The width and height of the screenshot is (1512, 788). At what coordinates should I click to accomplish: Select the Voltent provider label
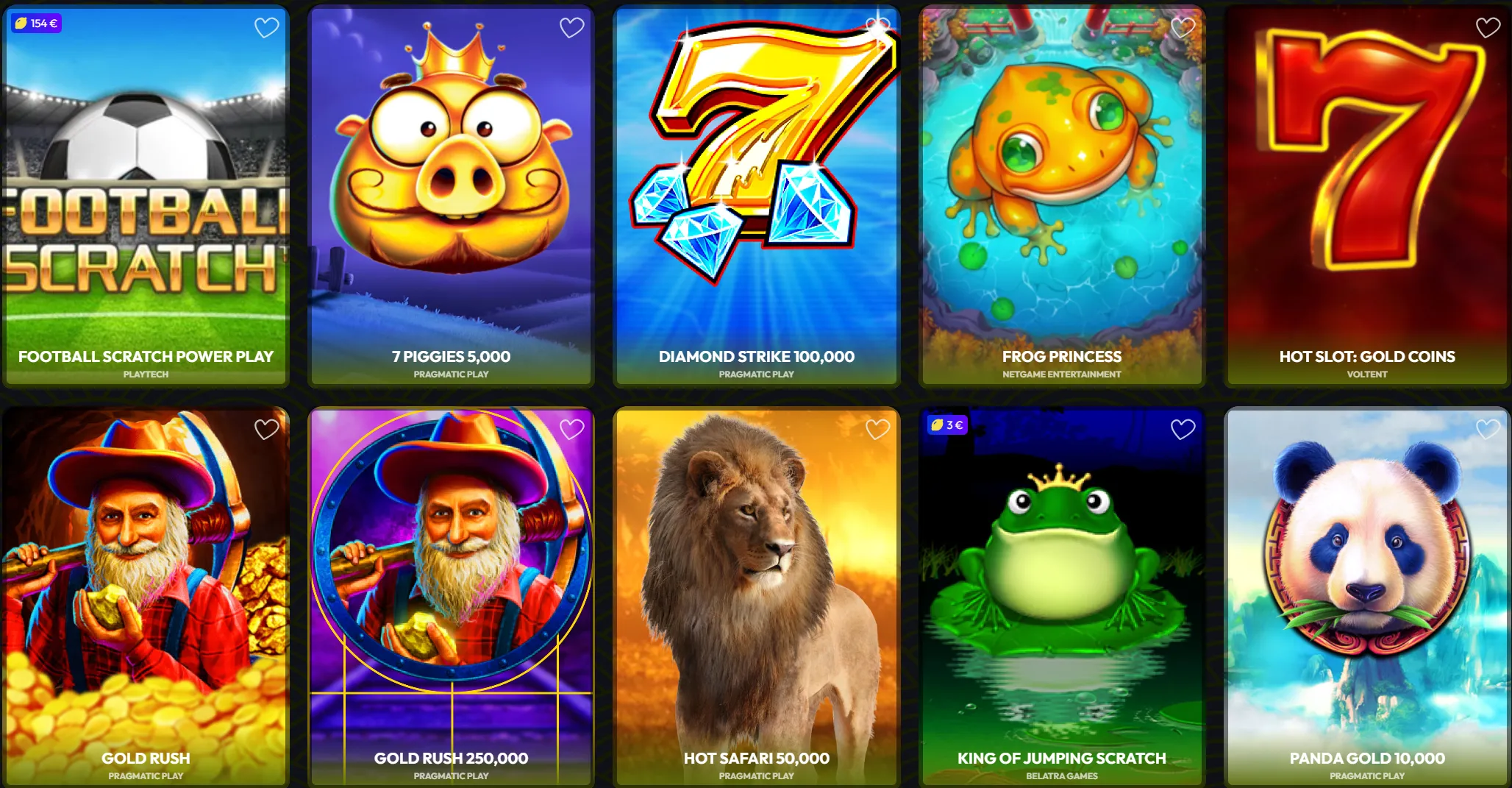pos(1367,374)
